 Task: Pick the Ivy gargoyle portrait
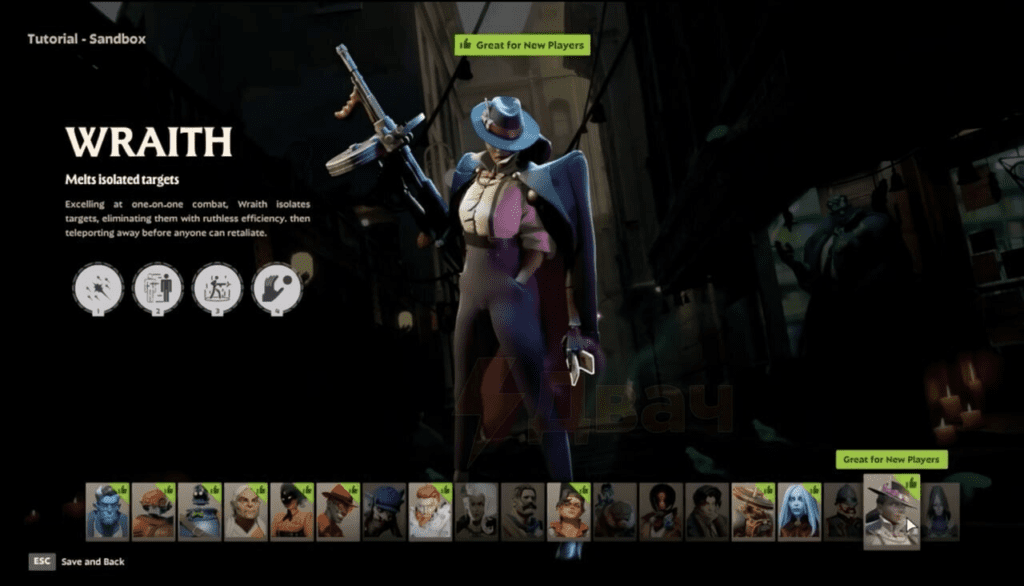pyautogui.click(x=383, y=512)
